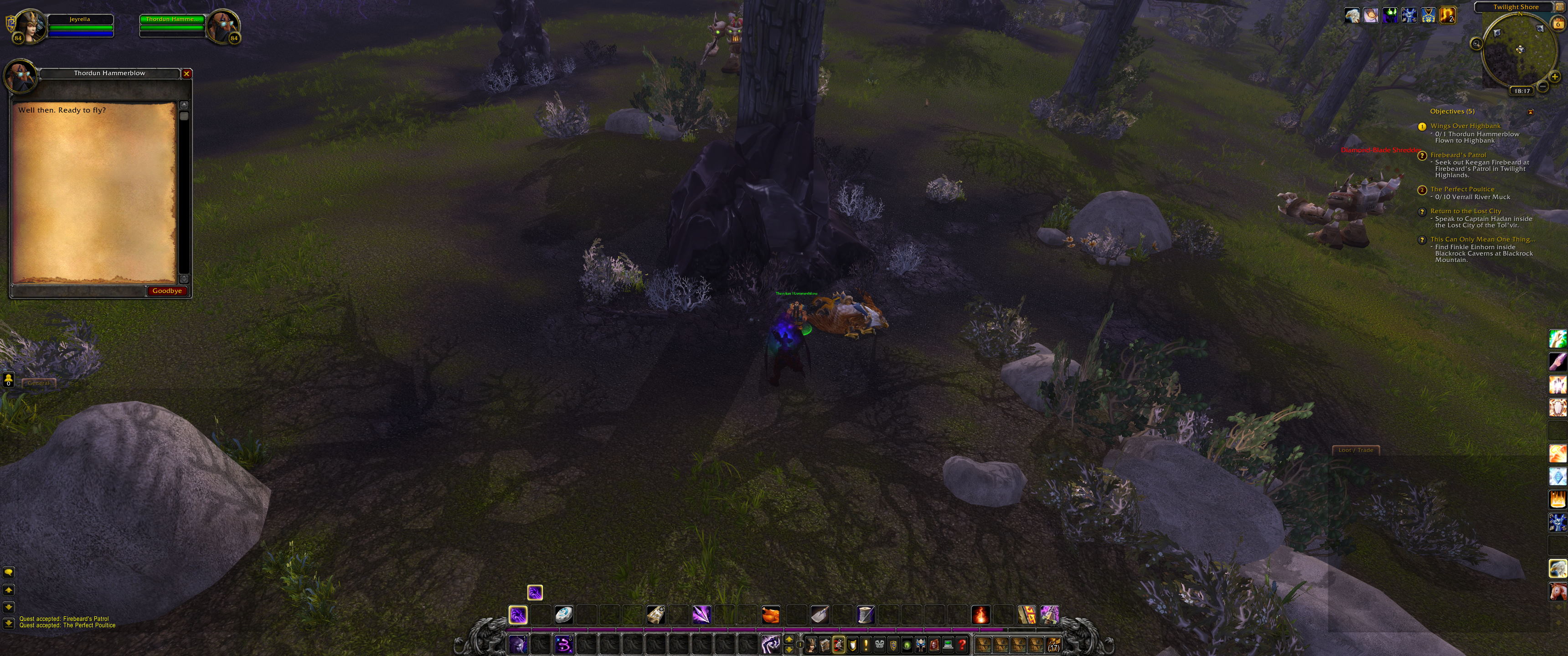
Task: Select the Loot / Trade tab
Action: (x=1356, y=450)
